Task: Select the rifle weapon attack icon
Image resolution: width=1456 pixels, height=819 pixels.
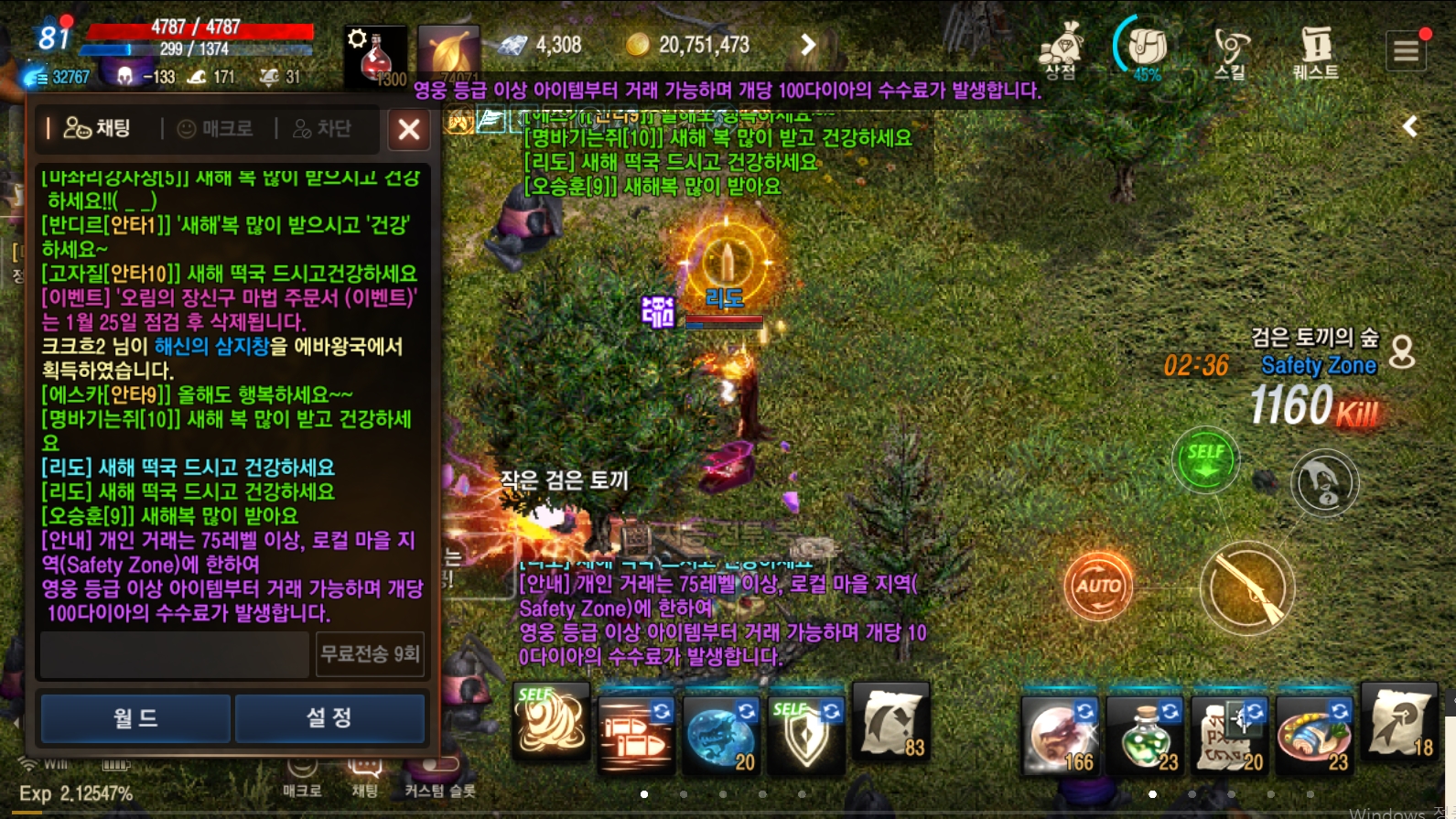Action: tap(1246, 588)
